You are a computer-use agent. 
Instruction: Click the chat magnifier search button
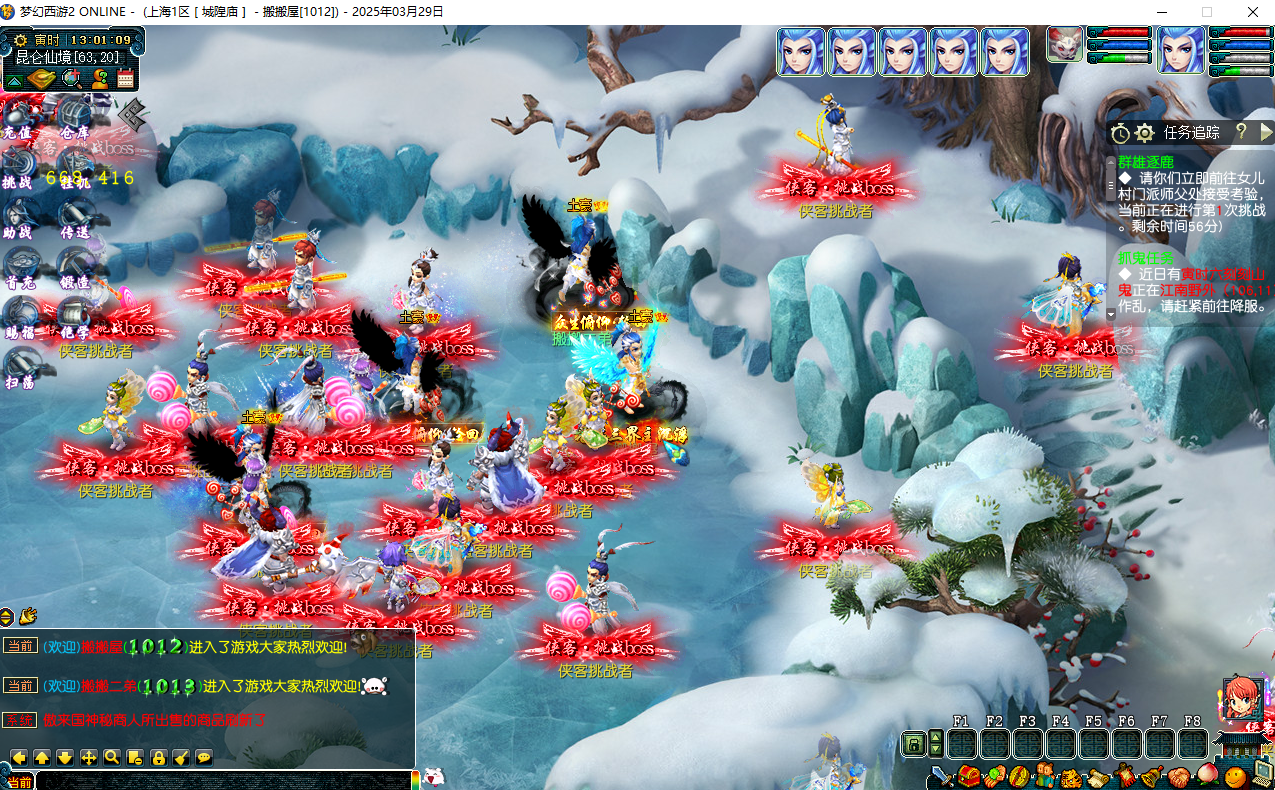(112, 757)
